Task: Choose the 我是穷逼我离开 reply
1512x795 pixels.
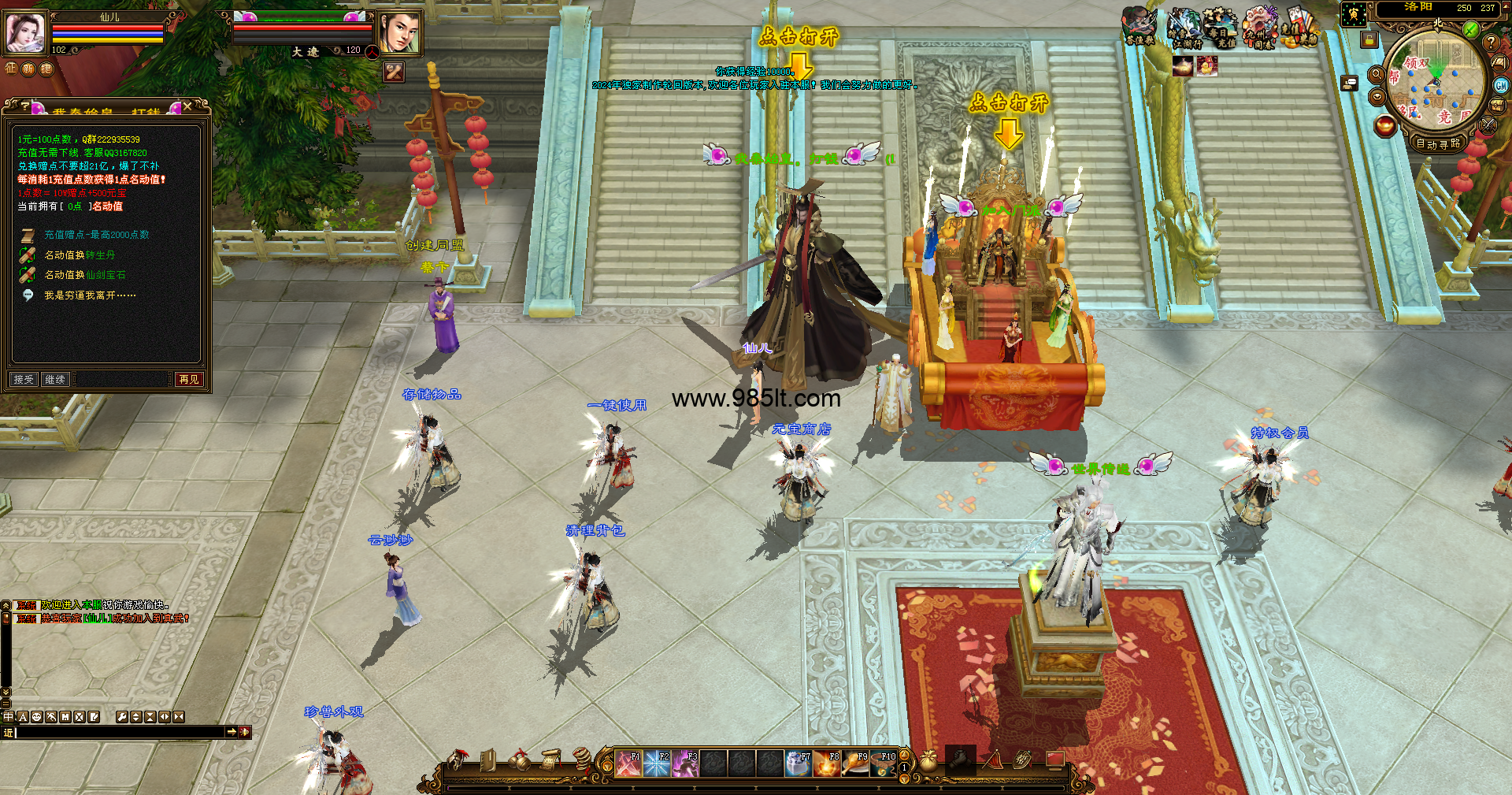Action: click(x=89, y=295)
